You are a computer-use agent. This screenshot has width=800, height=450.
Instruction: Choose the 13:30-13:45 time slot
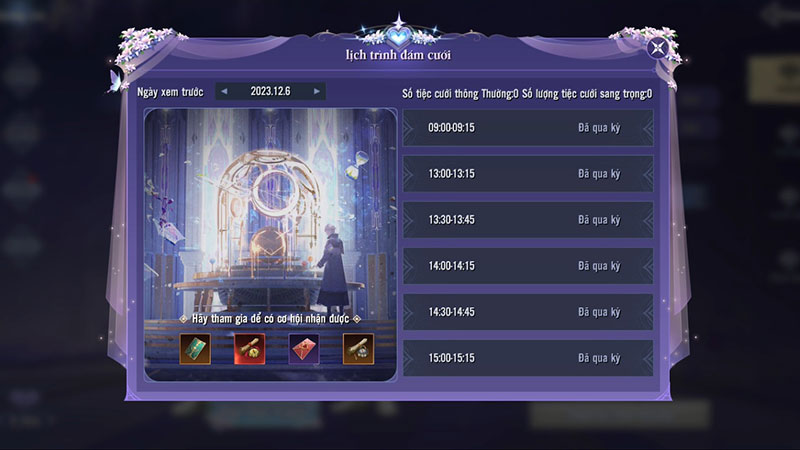pos(527,220)
